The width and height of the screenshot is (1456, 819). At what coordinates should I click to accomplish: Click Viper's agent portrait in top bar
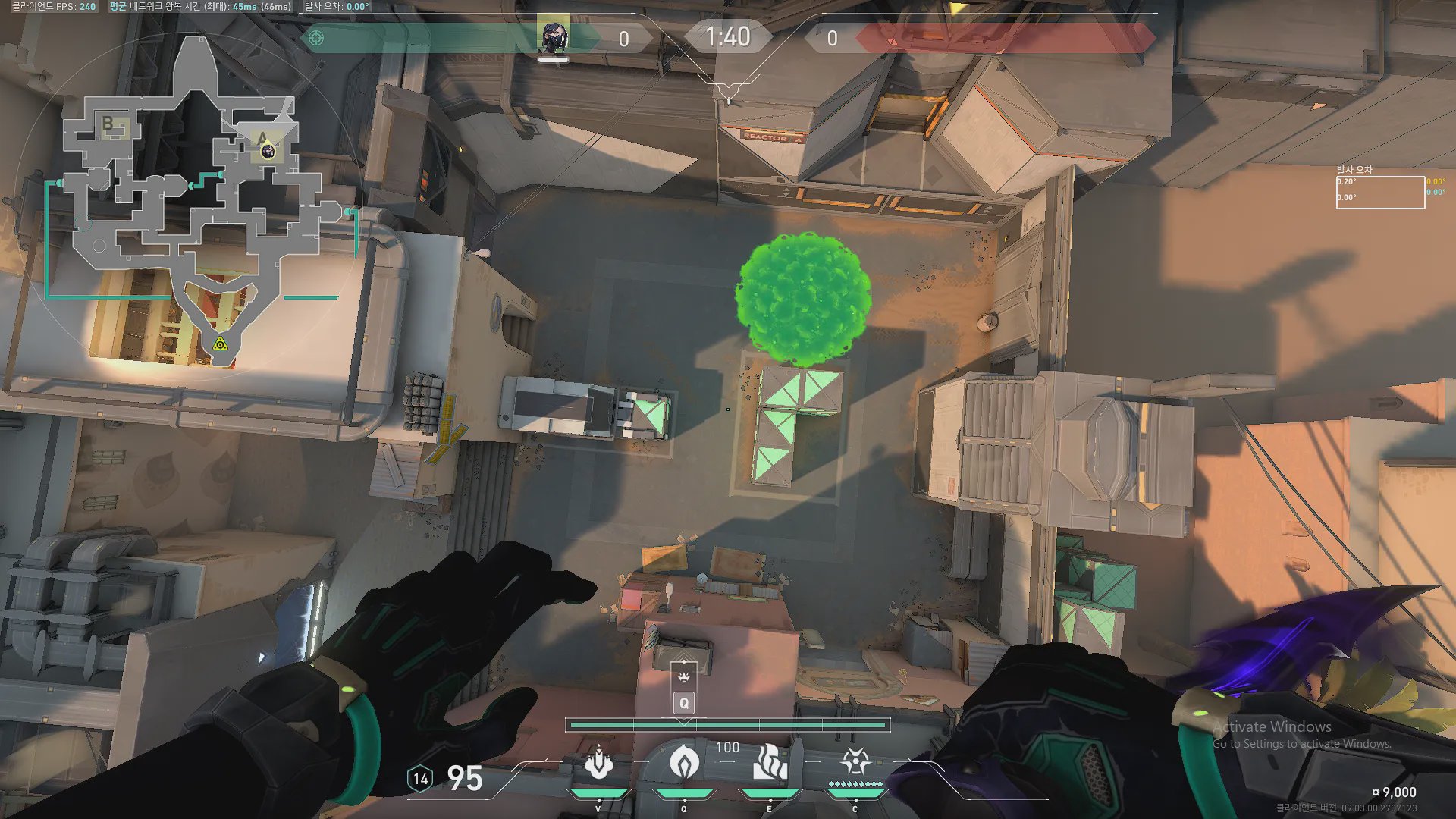point(554,36)
